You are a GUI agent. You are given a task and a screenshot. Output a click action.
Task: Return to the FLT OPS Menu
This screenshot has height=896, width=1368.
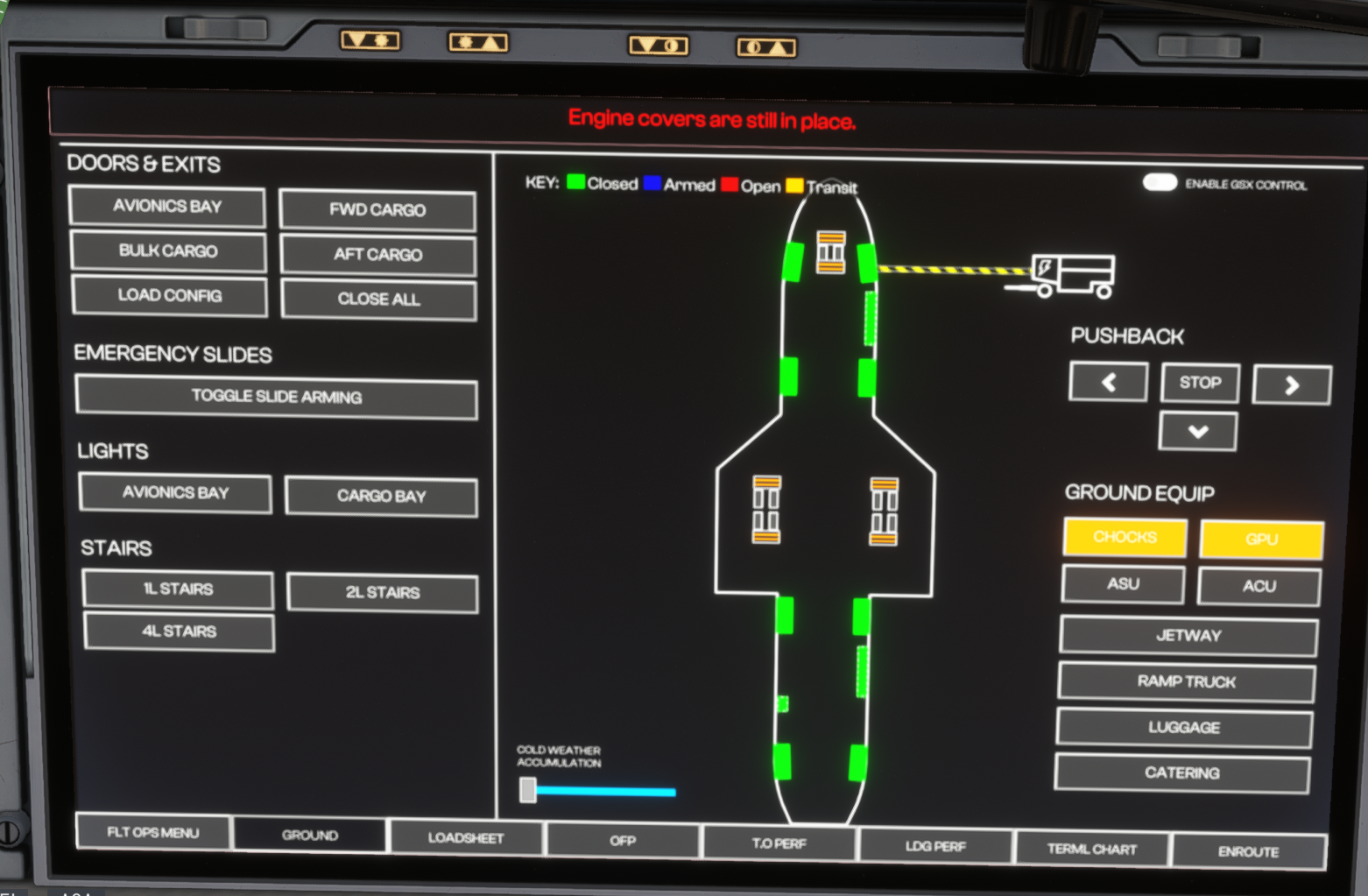coord(153,832)
